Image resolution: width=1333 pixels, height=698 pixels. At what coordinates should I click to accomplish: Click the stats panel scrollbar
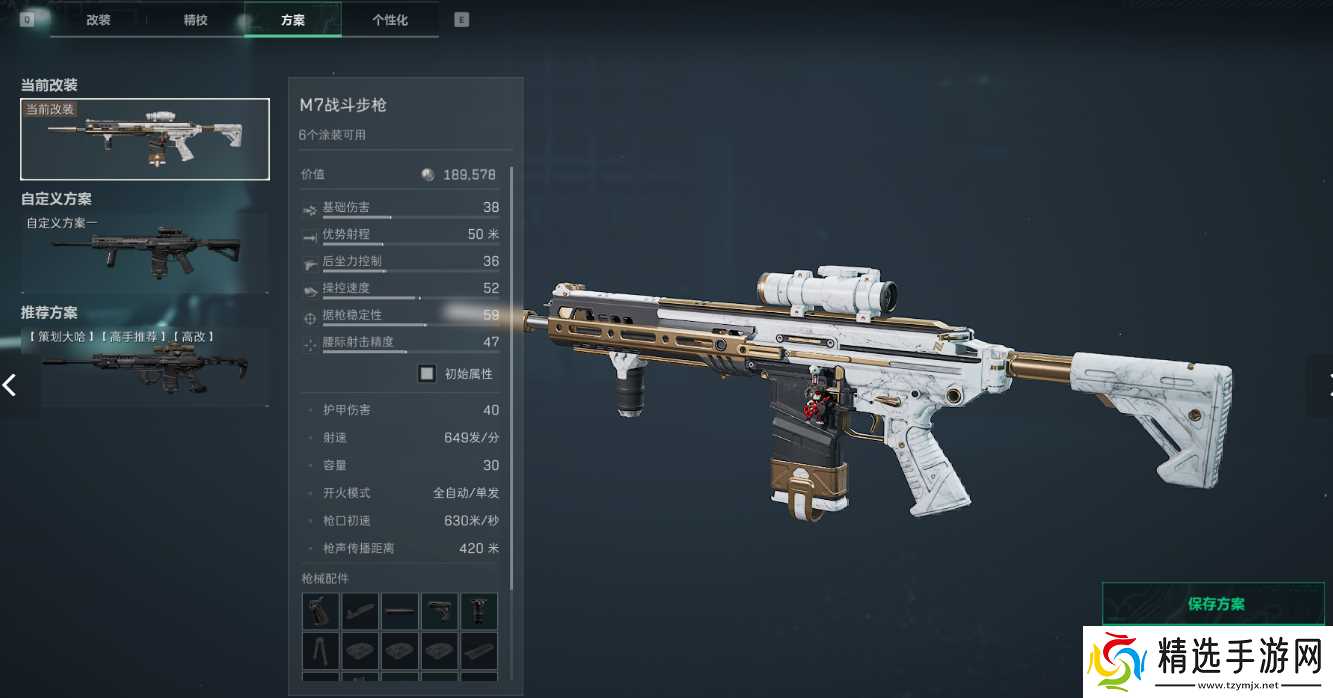[511, 380]
